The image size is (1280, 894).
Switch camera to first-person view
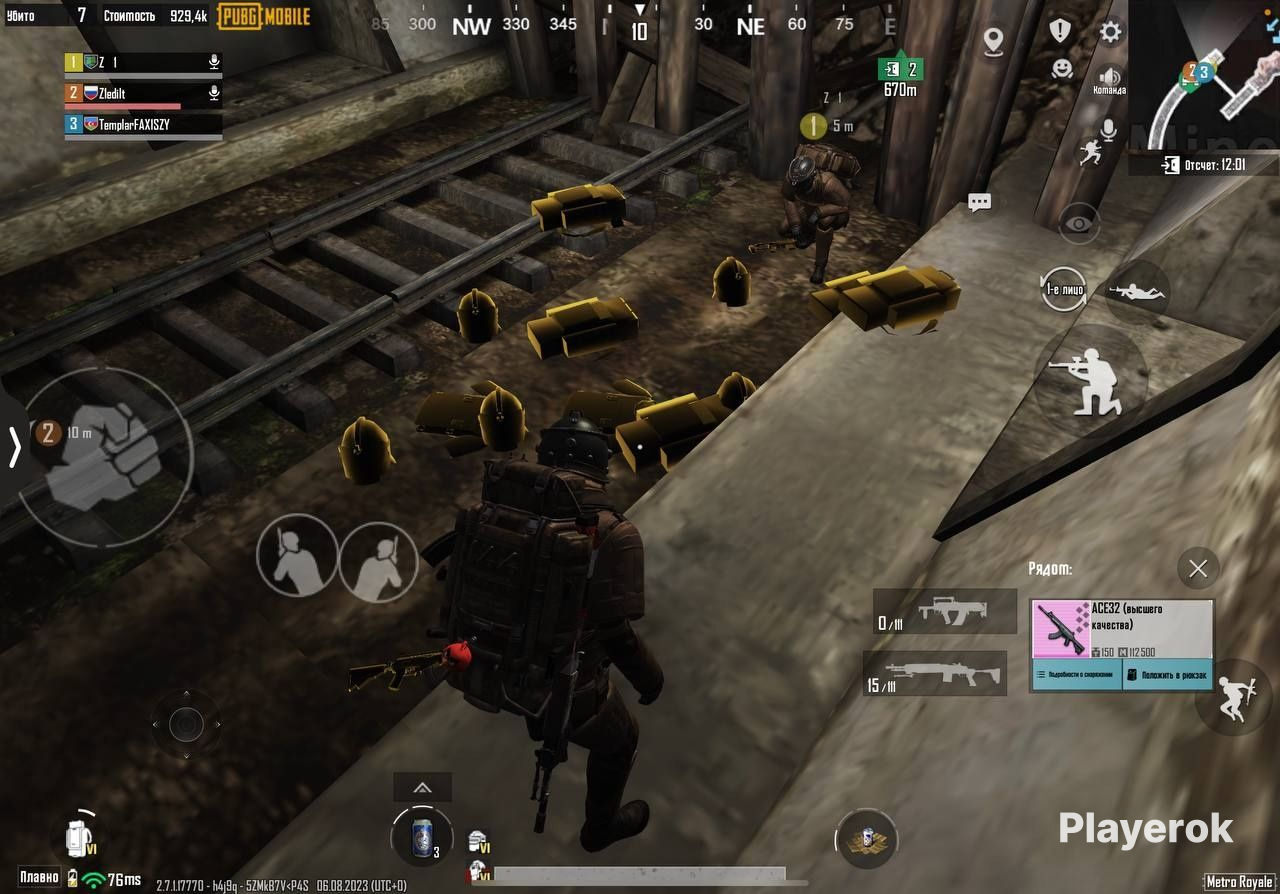[1062, 289]
